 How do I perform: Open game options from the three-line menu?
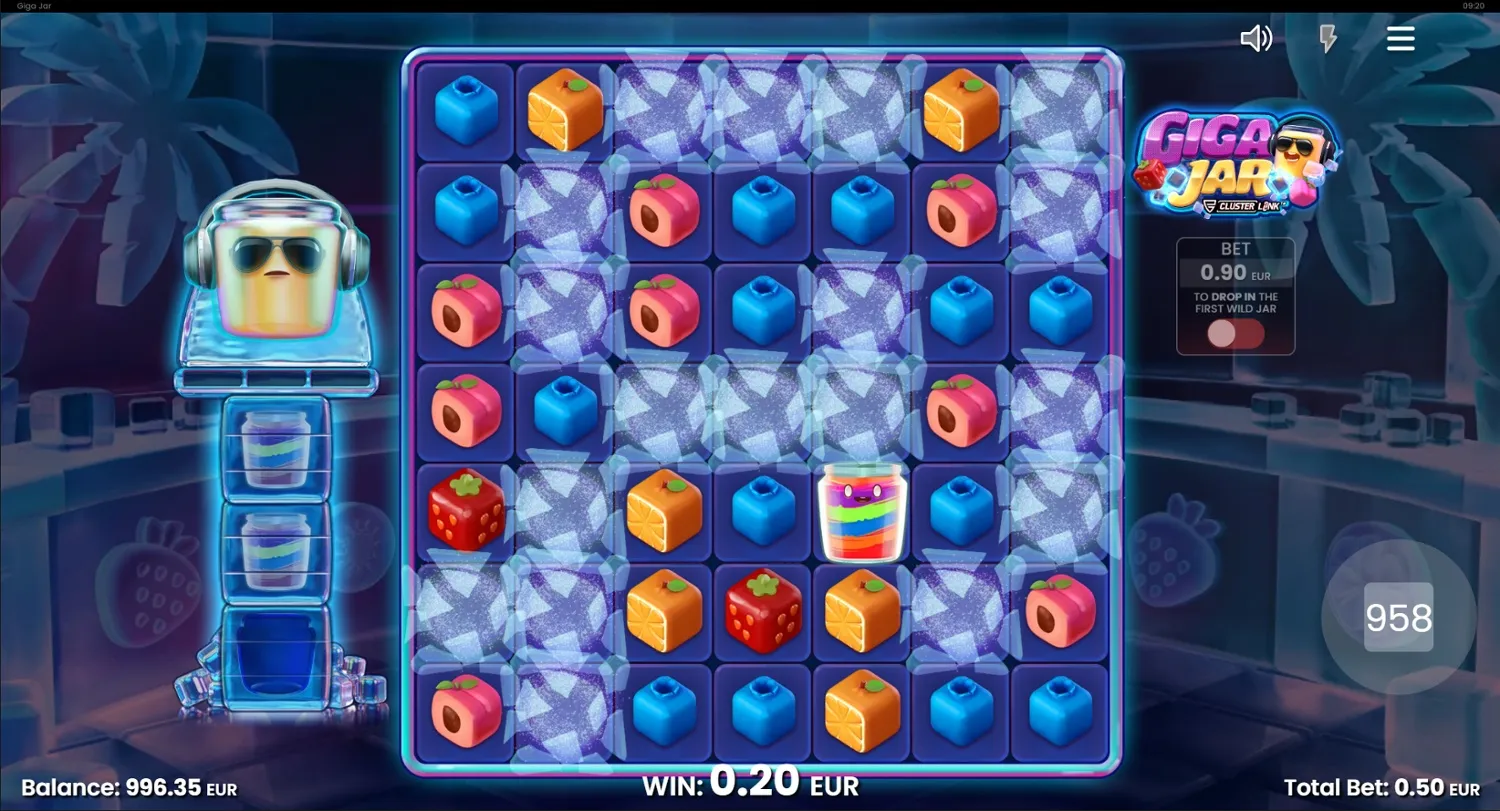(x=1400, y=38)
